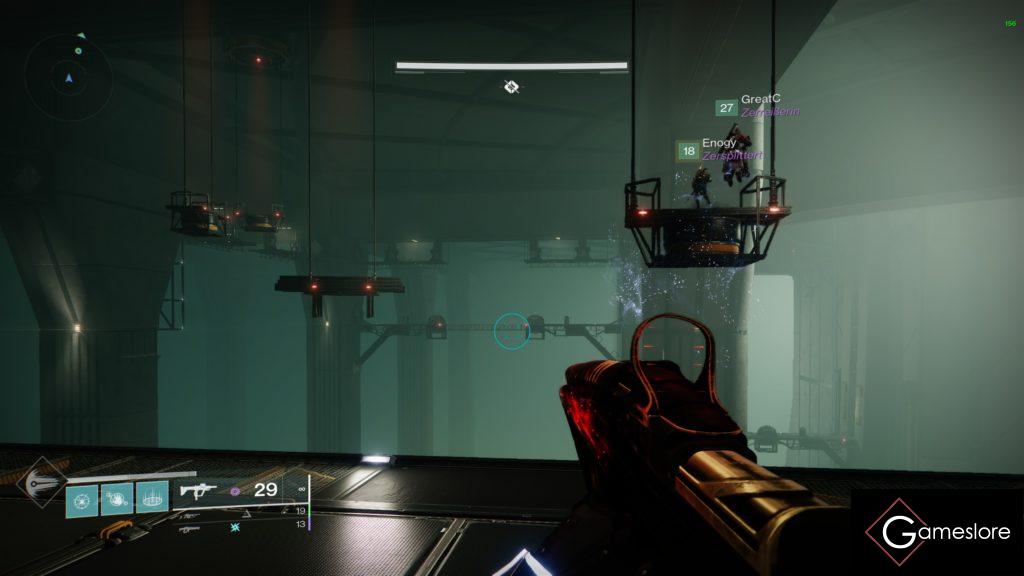This screenshot has width=1024, height=576.
Task: Activate the grenade ability icon
Action: point(84,497)
